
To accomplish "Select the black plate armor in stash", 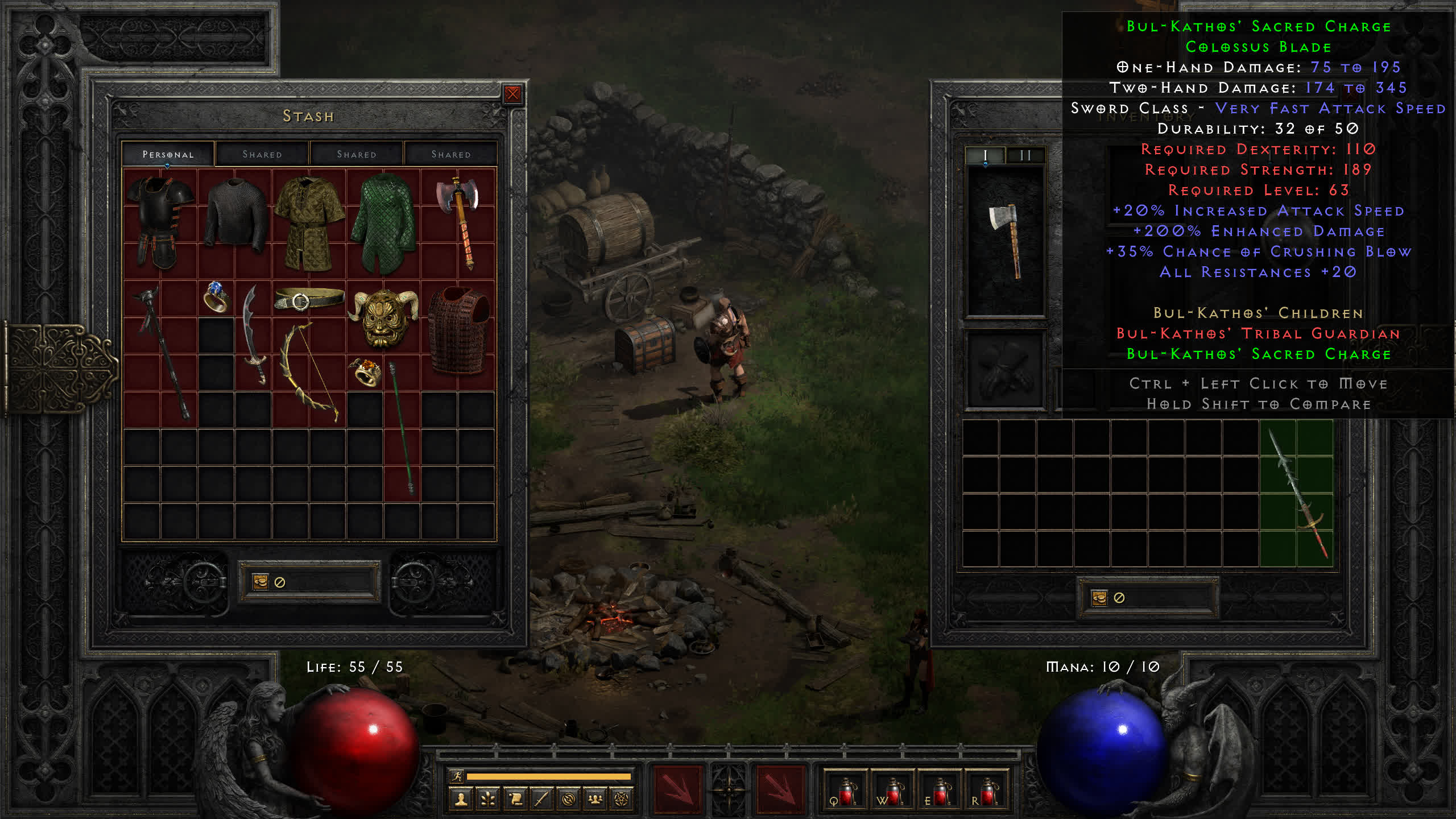I will [x=160, y=222].
